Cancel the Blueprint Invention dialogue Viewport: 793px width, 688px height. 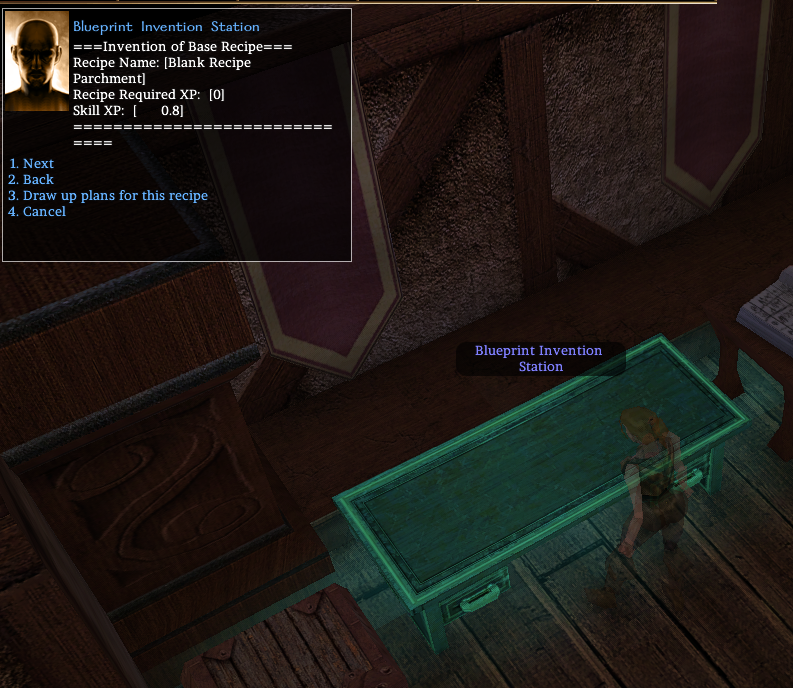click(x=44, y=212)
